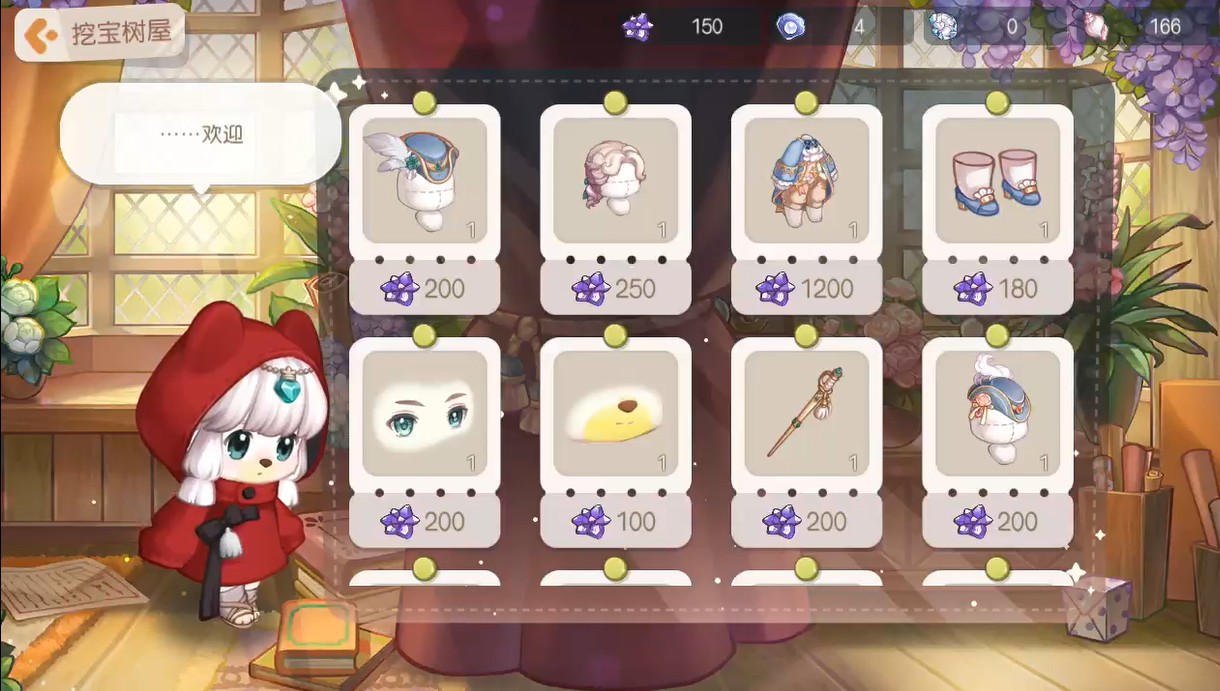Screen dimensions: 1220x691
Task: Buy the pink hair for 250
Action: pos(615,289)
